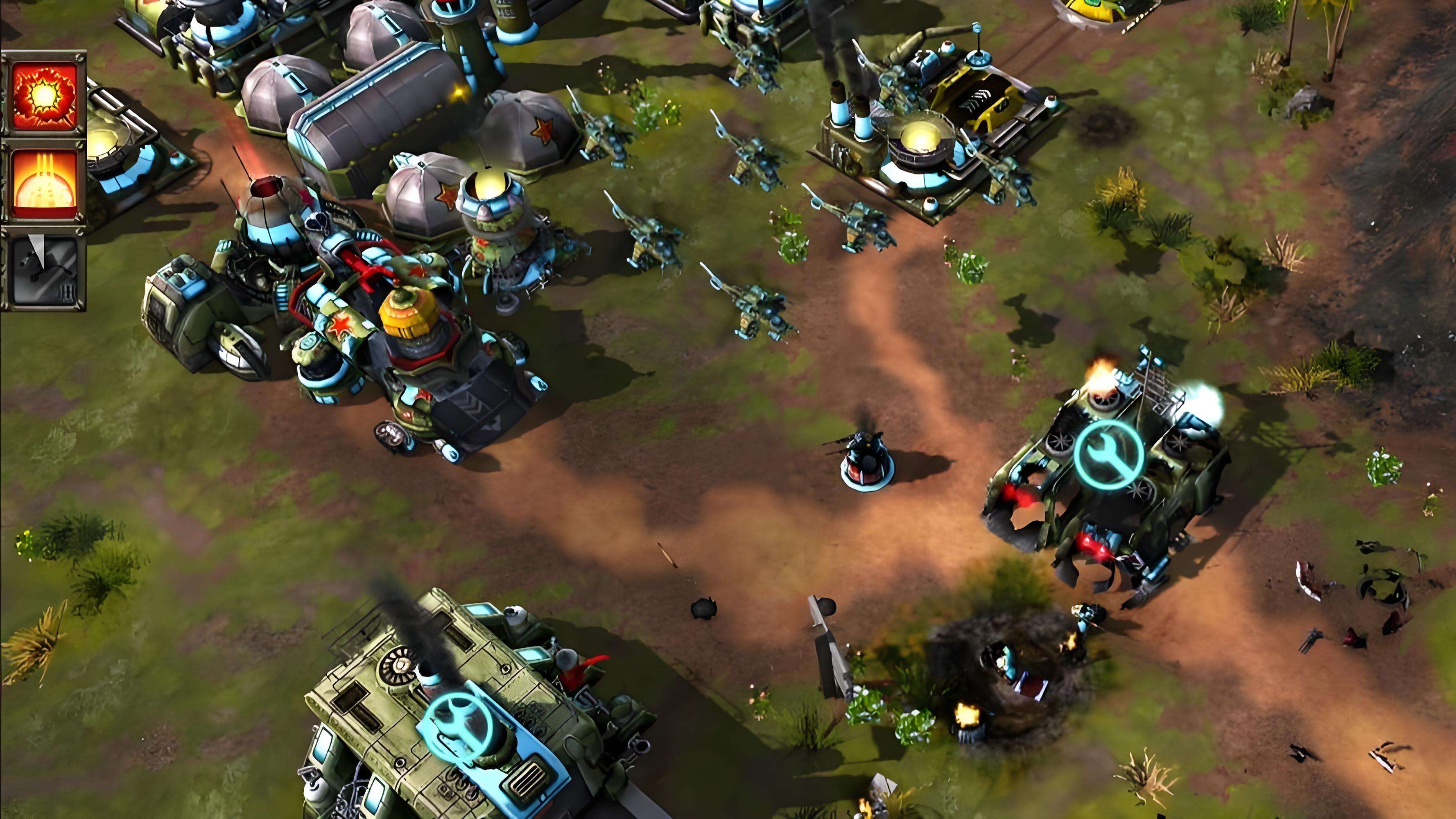Trigger the glowing orange dome ability
Viewport: 1456px width, 819px height.
[44, 184]
